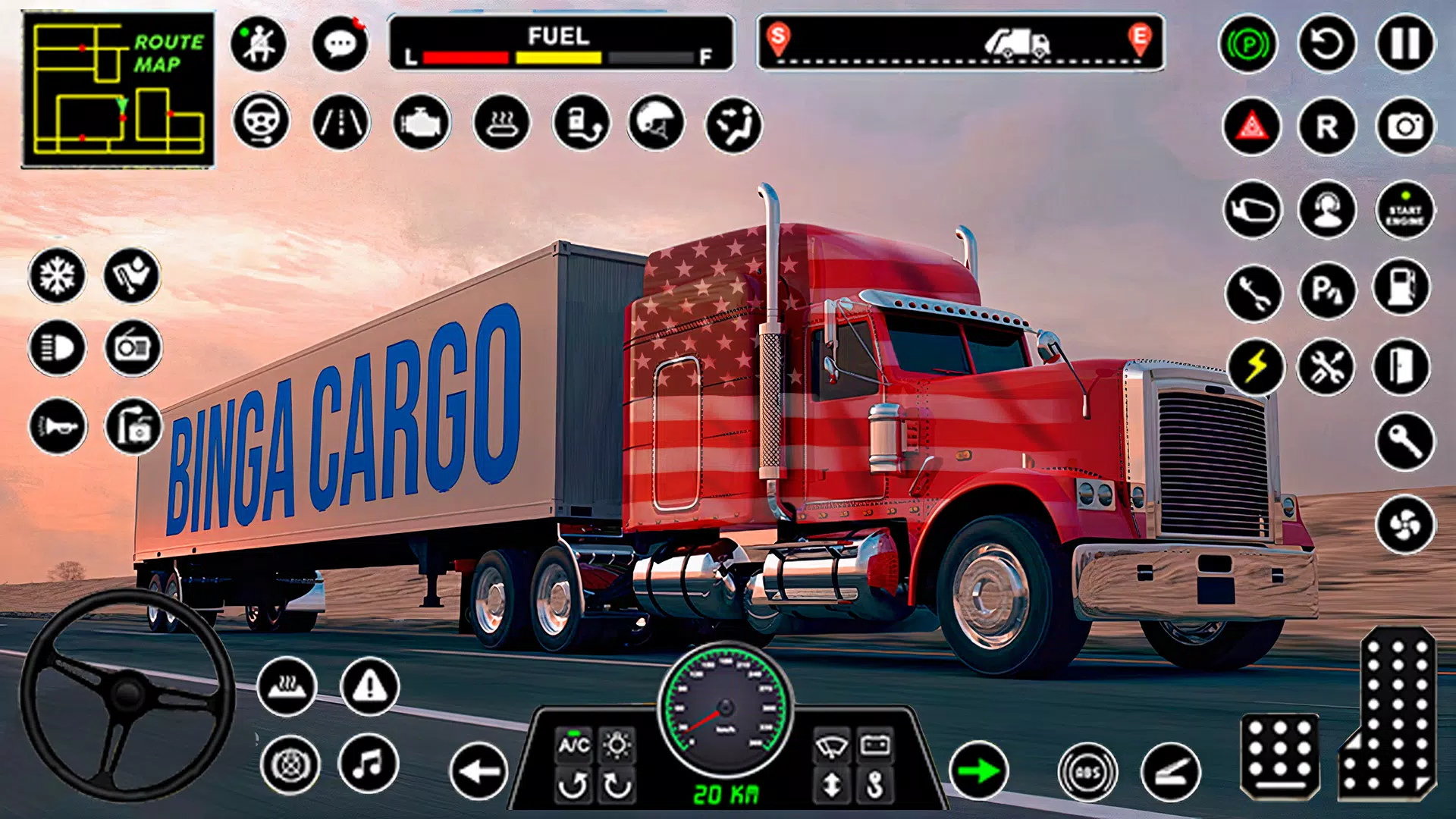Toggle the parking brake icon
The height and width of the screenshot is (819, 1456).
[1248, 44]
